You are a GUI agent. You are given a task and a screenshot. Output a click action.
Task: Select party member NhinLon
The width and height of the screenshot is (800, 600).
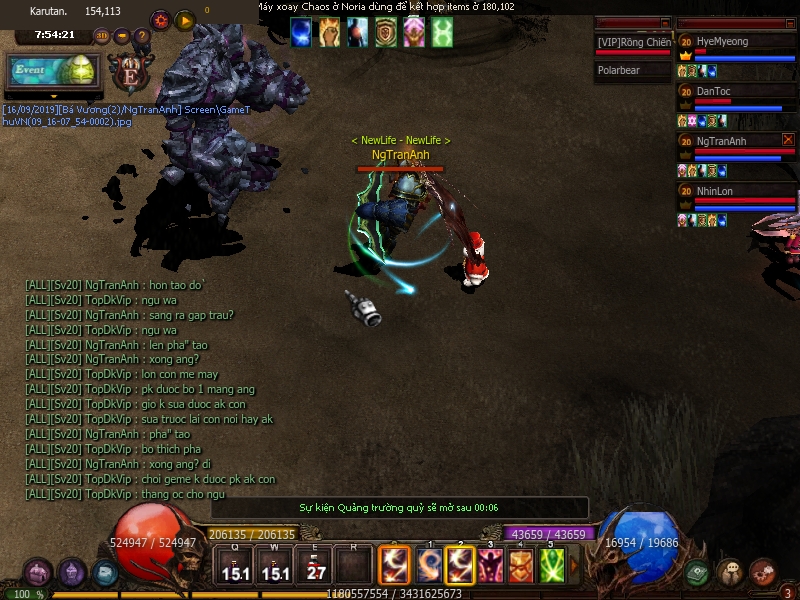(x=736, y=191)
